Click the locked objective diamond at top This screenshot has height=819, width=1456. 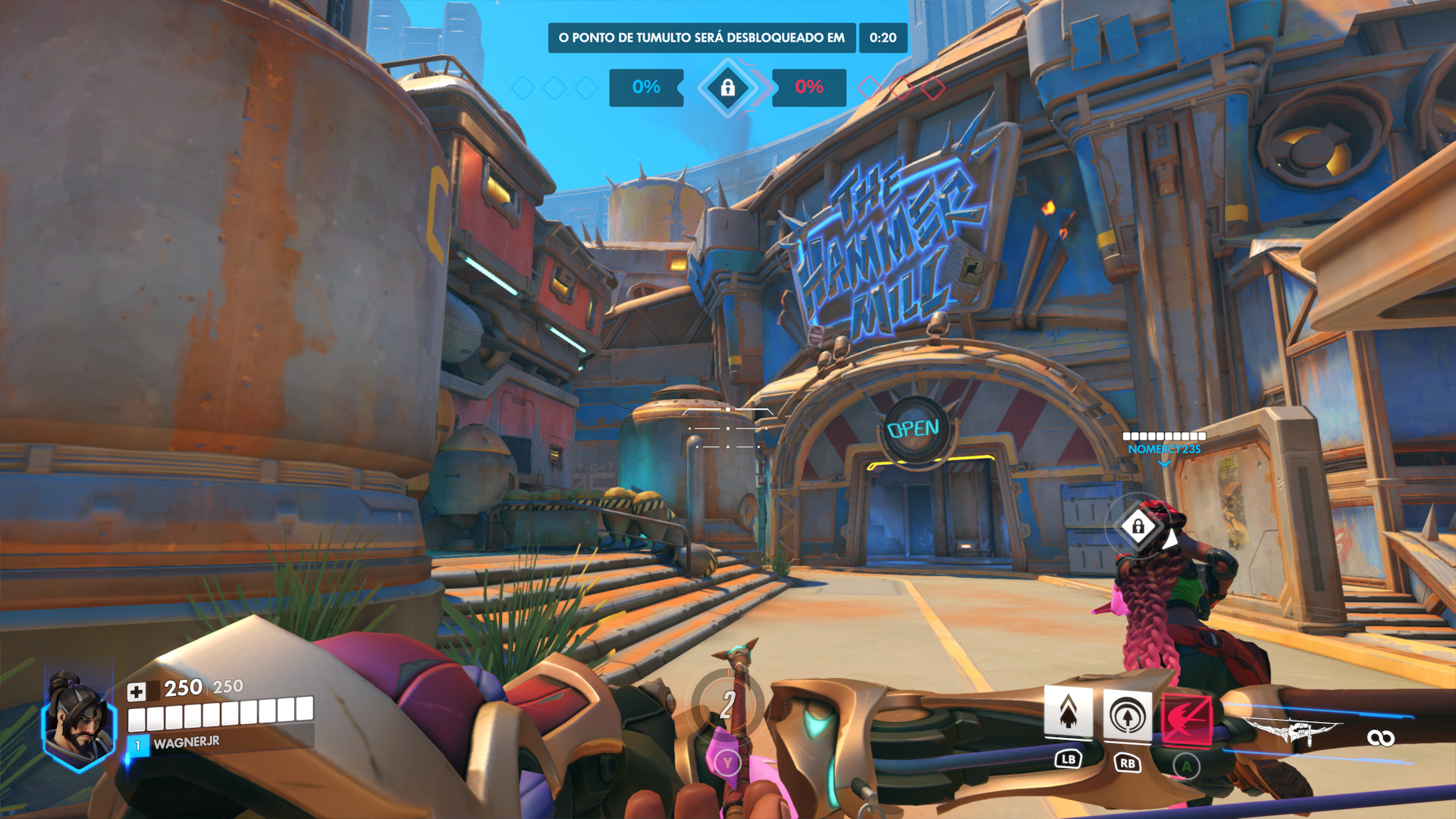pos(728,88)
